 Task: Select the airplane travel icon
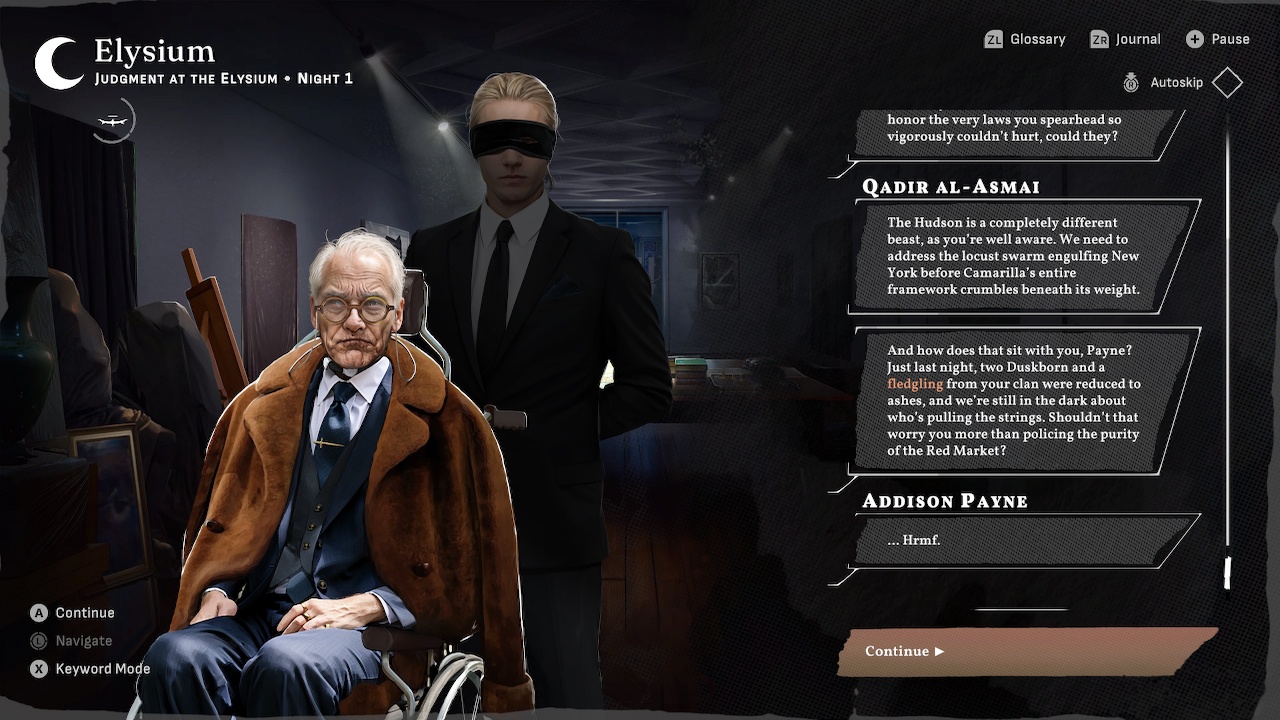point(112,119)
